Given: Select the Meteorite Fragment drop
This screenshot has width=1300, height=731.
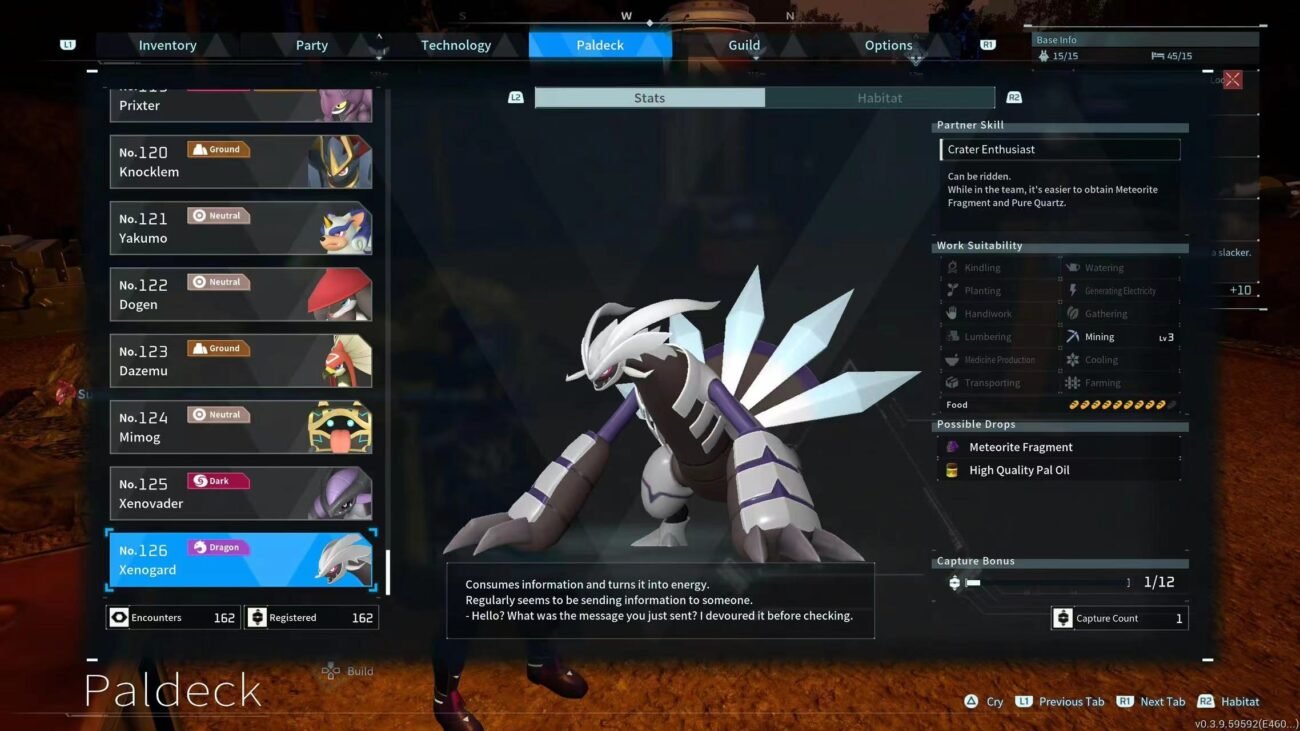Looking at the screenshot, I should tap(1020, 447).
